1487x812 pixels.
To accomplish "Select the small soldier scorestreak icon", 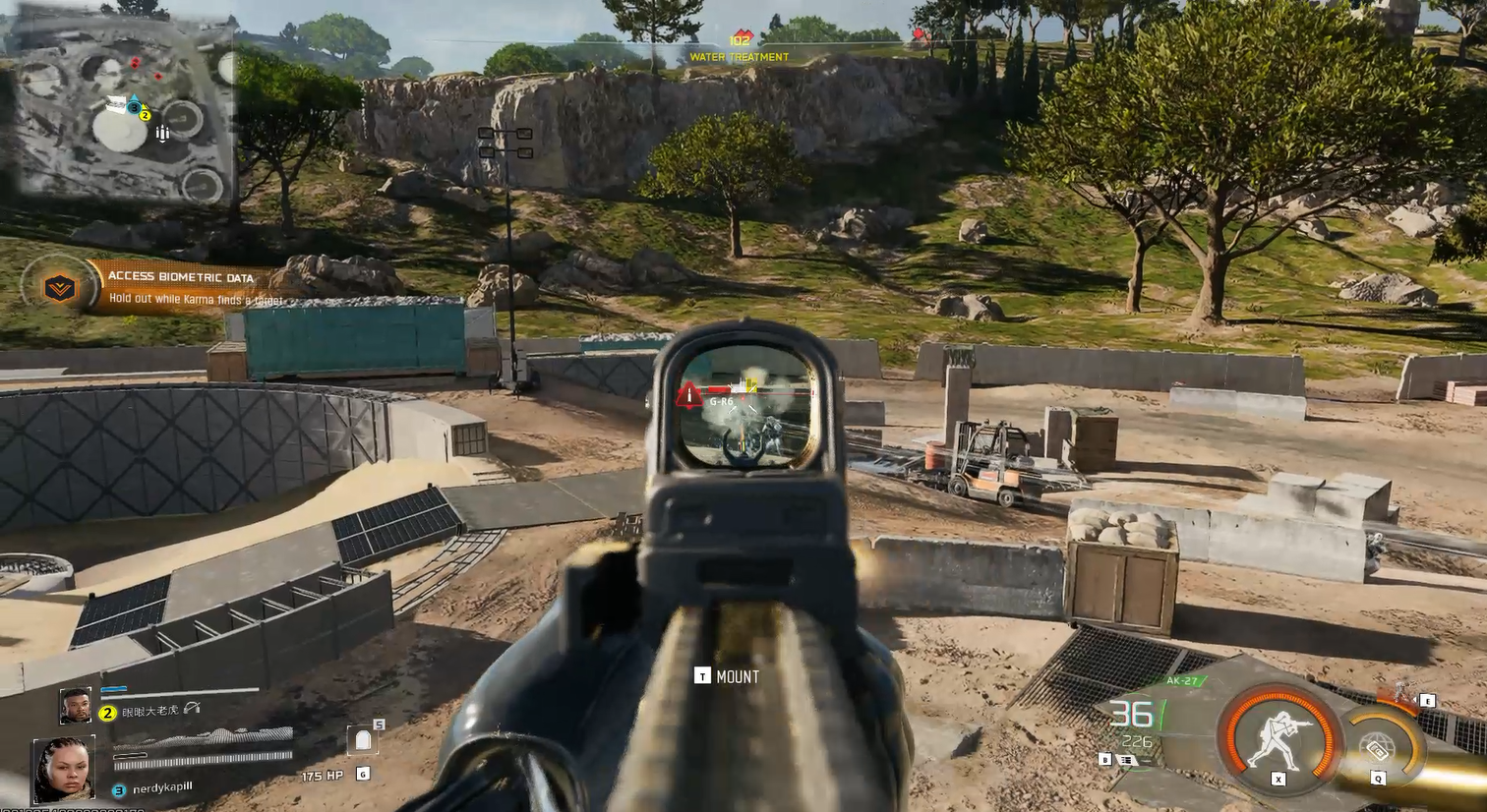I will tap(1399, 694).
